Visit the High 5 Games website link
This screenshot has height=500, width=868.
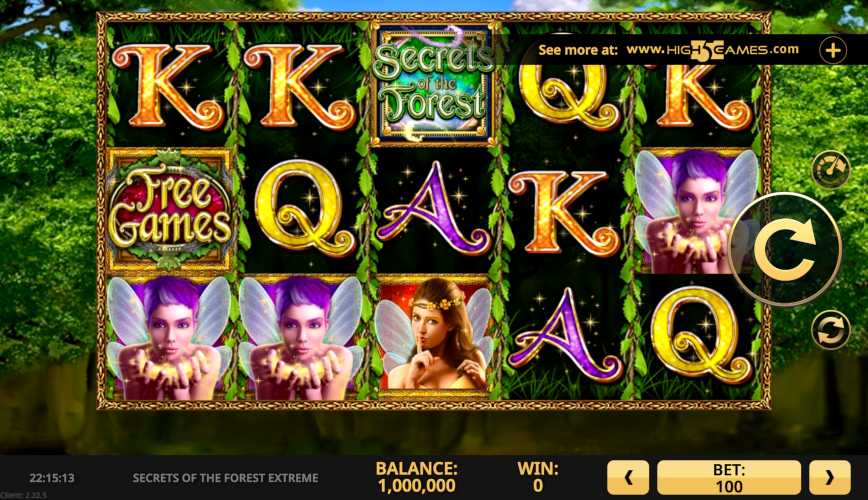click(712, 49)
